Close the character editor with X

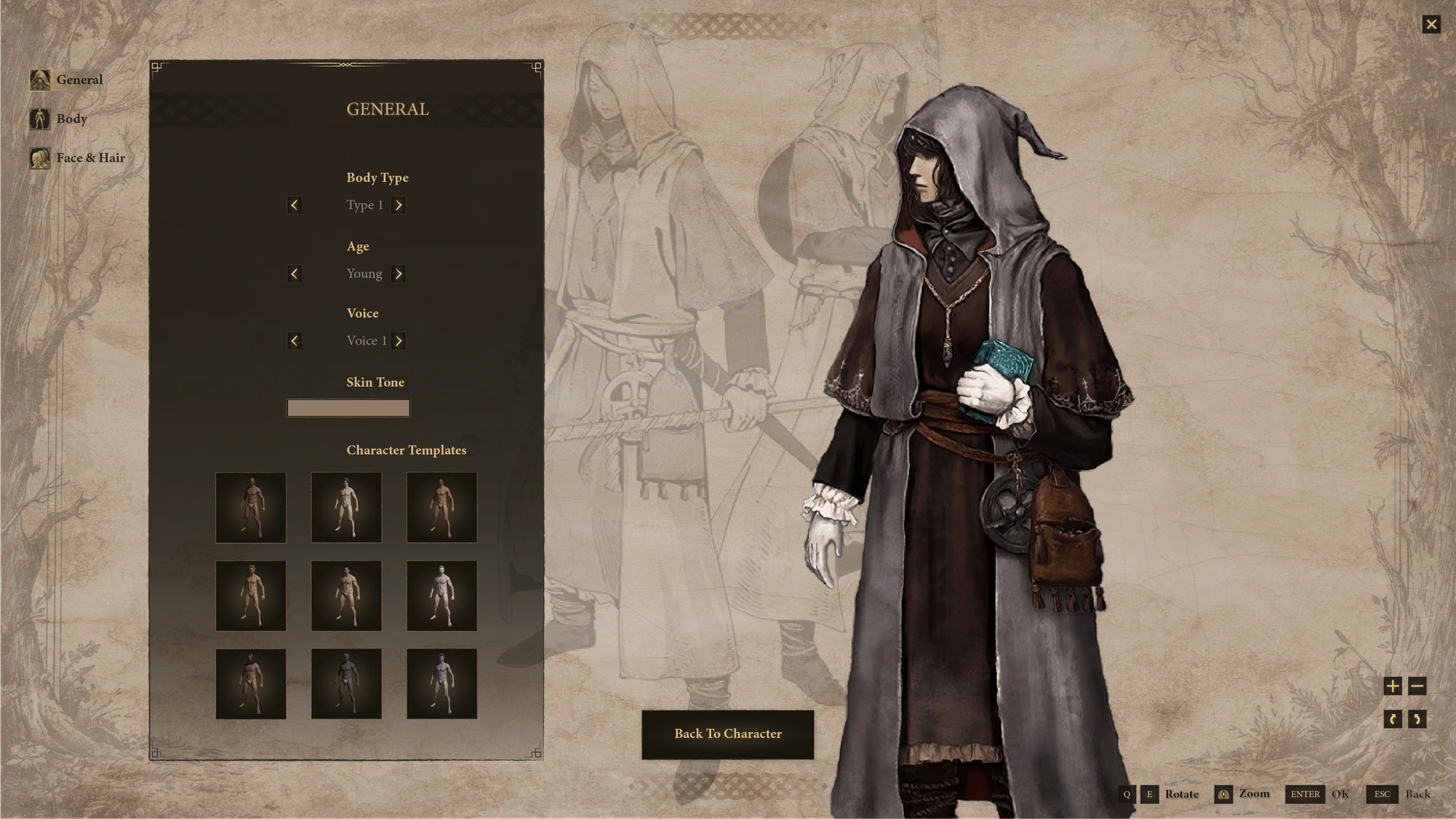[x=1431, y=25]
